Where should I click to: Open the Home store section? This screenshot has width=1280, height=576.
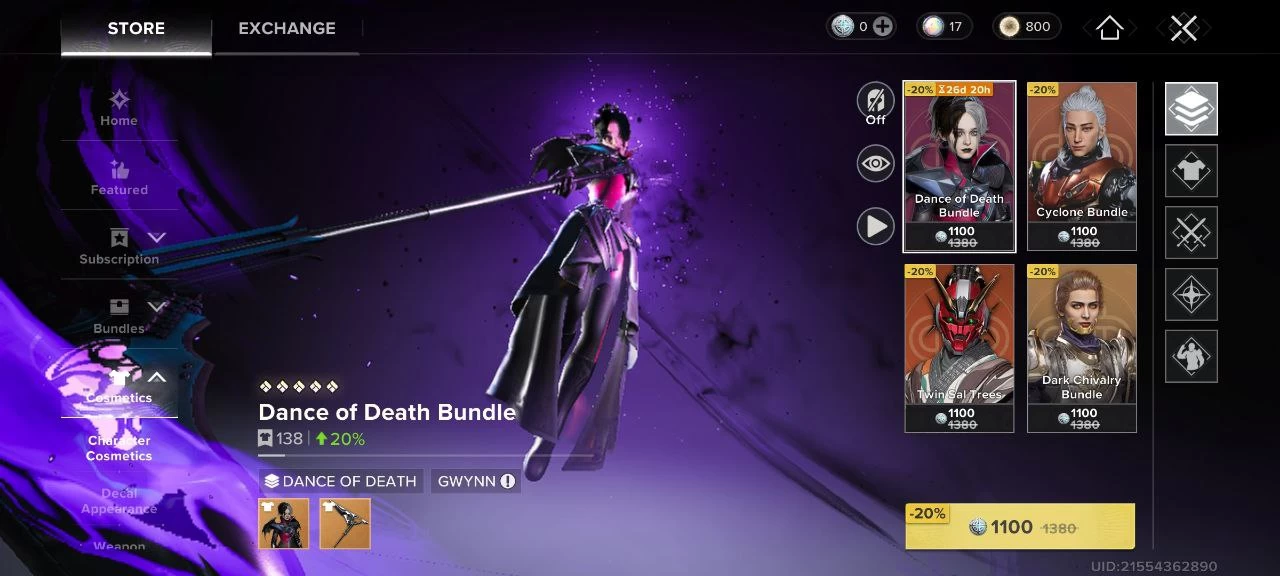point(119,108)
